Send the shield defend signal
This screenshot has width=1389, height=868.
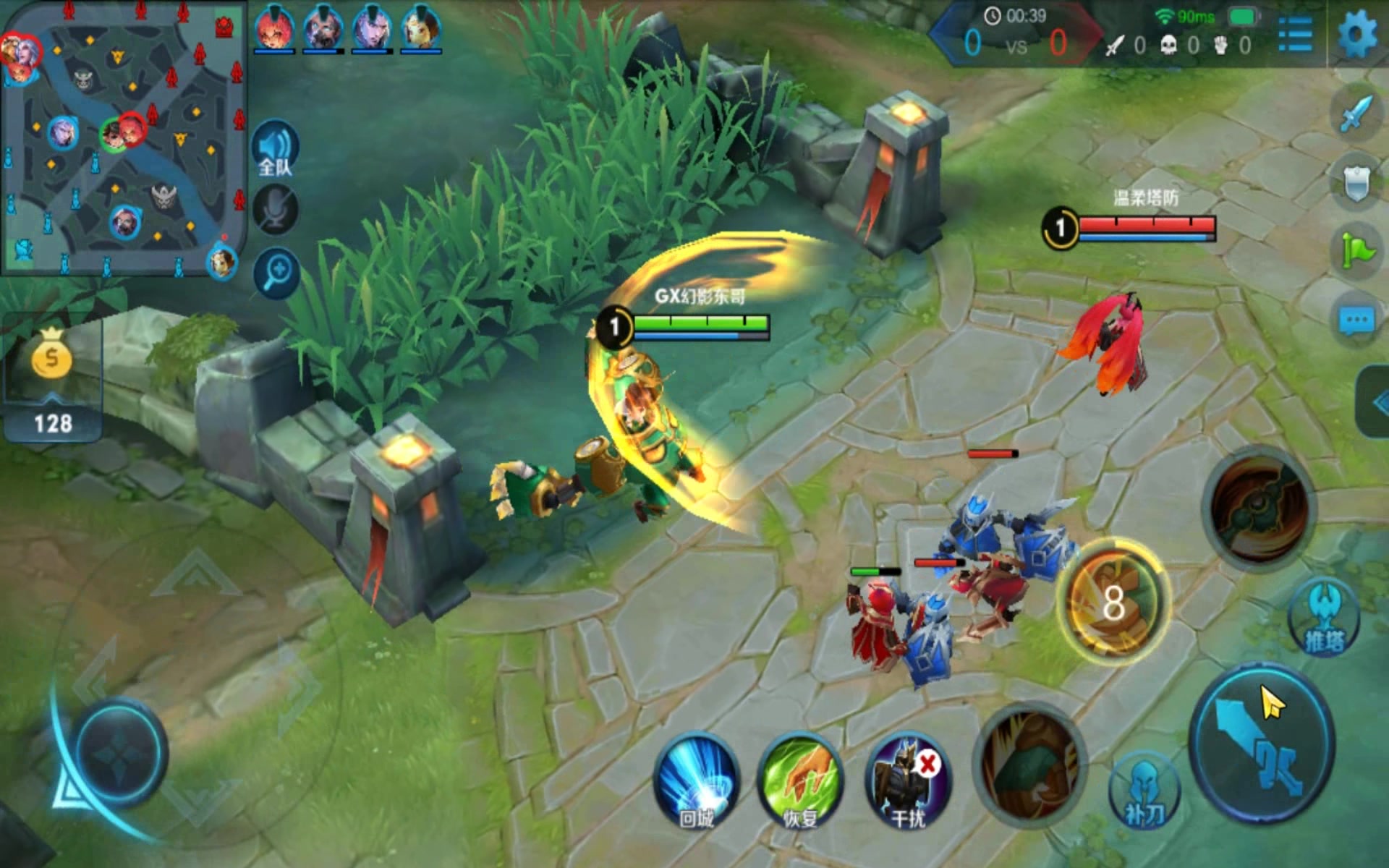click(1357, 182)
